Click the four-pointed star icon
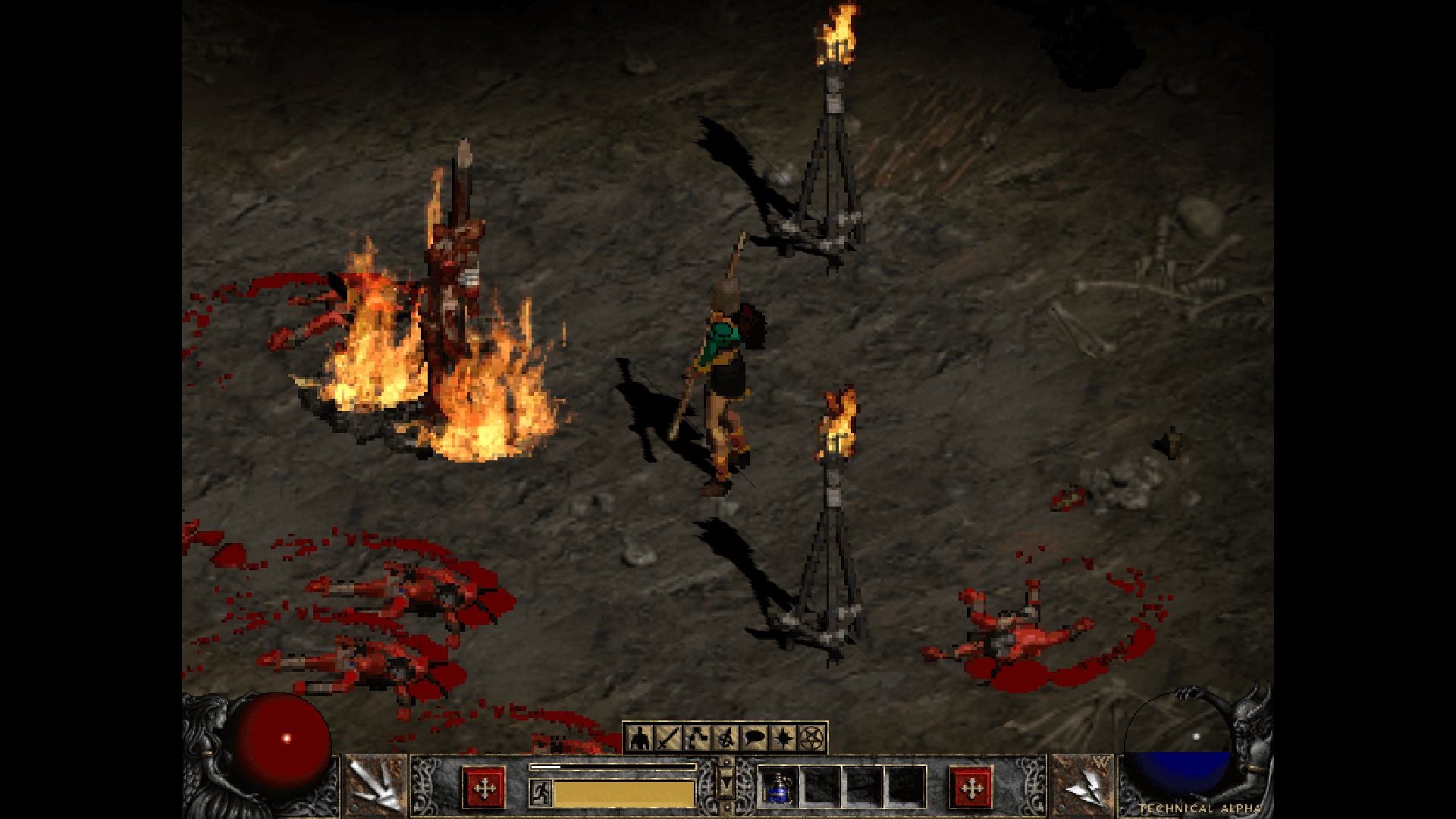1456x819 pixels. click(x=783, y=737)
